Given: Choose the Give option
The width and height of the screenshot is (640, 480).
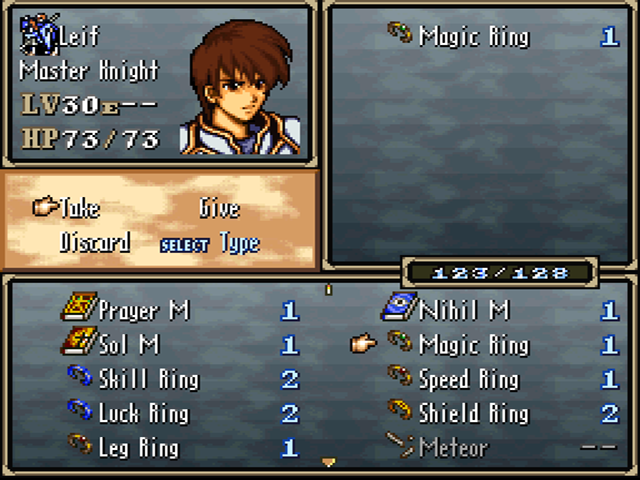Looking at the screenshot, I should point(219,208).
